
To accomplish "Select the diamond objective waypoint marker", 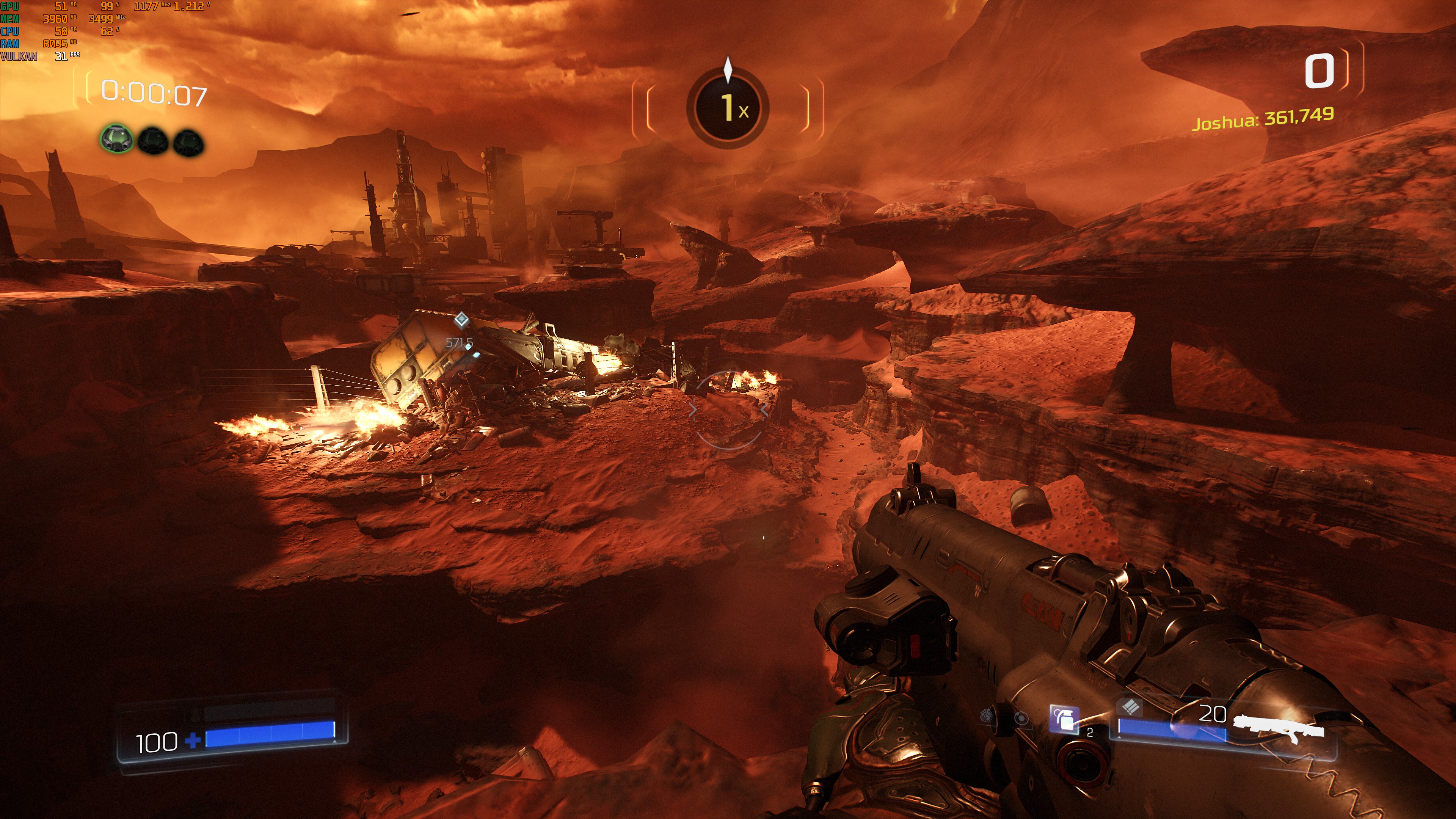I will tap(462, 320).
